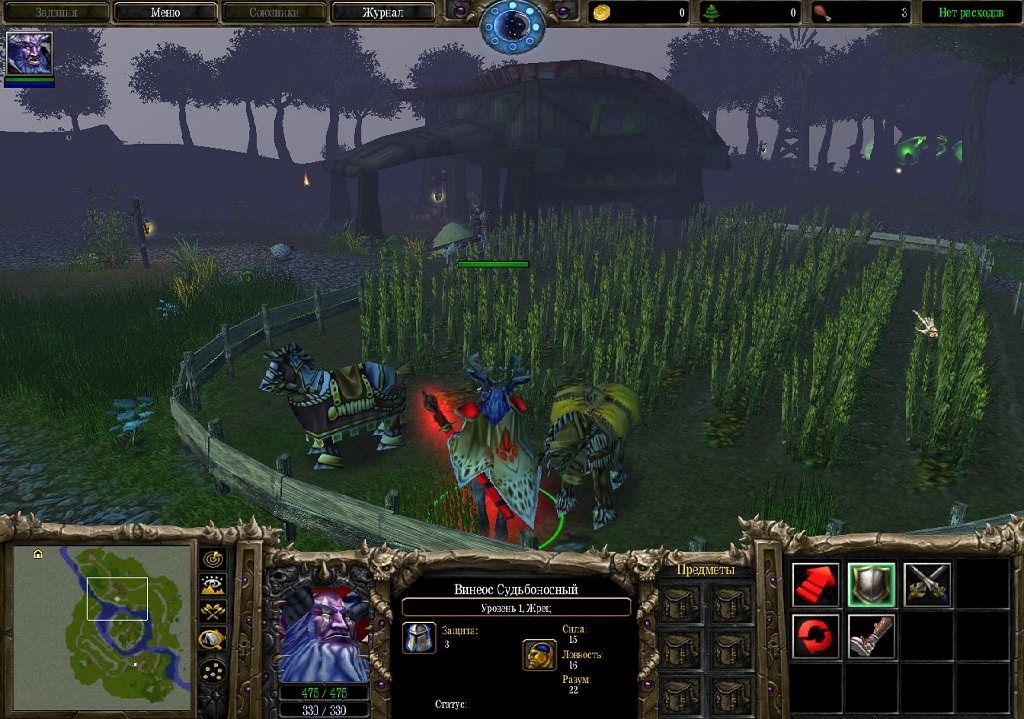Select the red circular arrows Patrol command

tap(816, 637)
